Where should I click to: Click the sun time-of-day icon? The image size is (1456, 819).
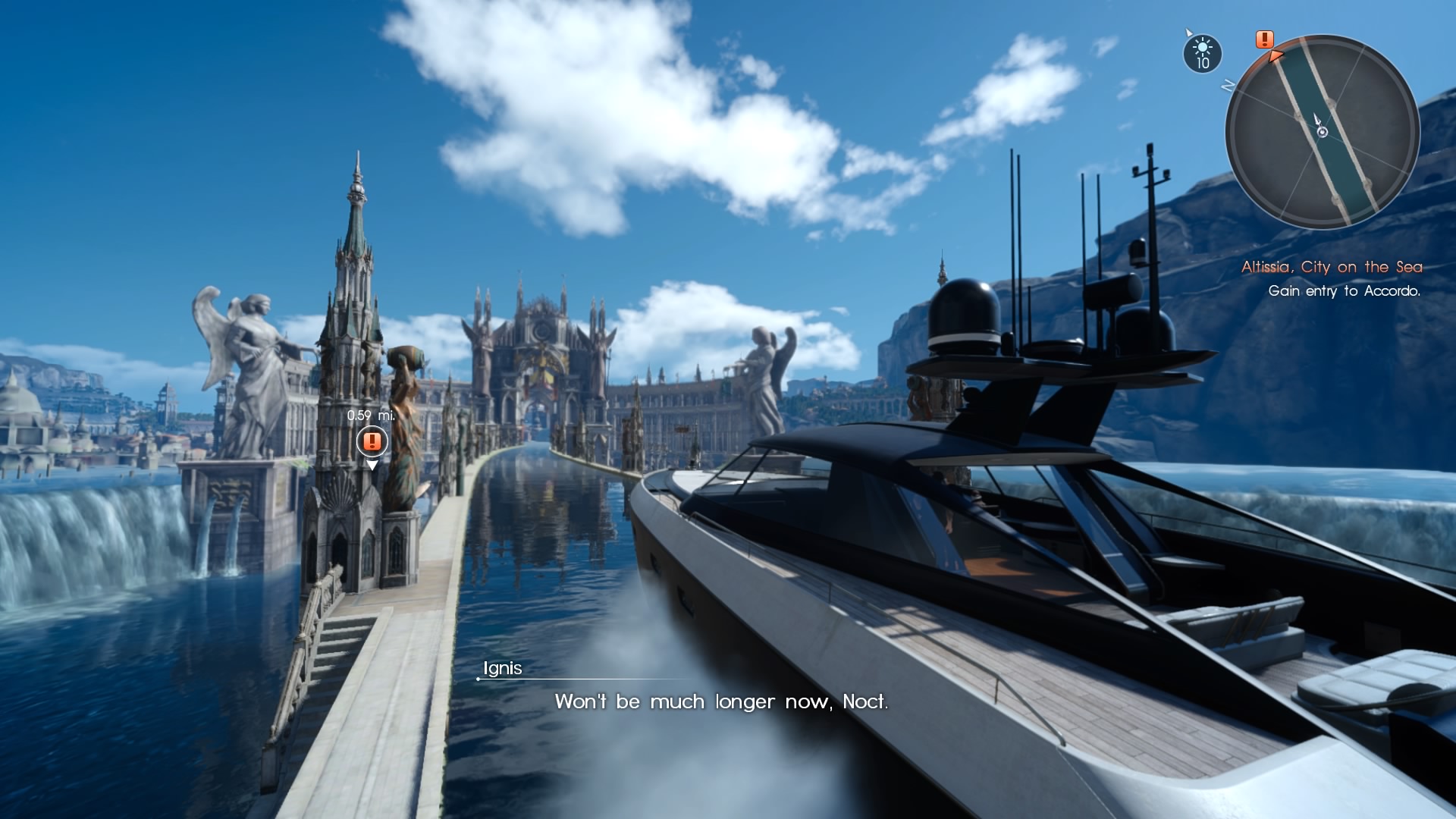(x=1202, y=53)
